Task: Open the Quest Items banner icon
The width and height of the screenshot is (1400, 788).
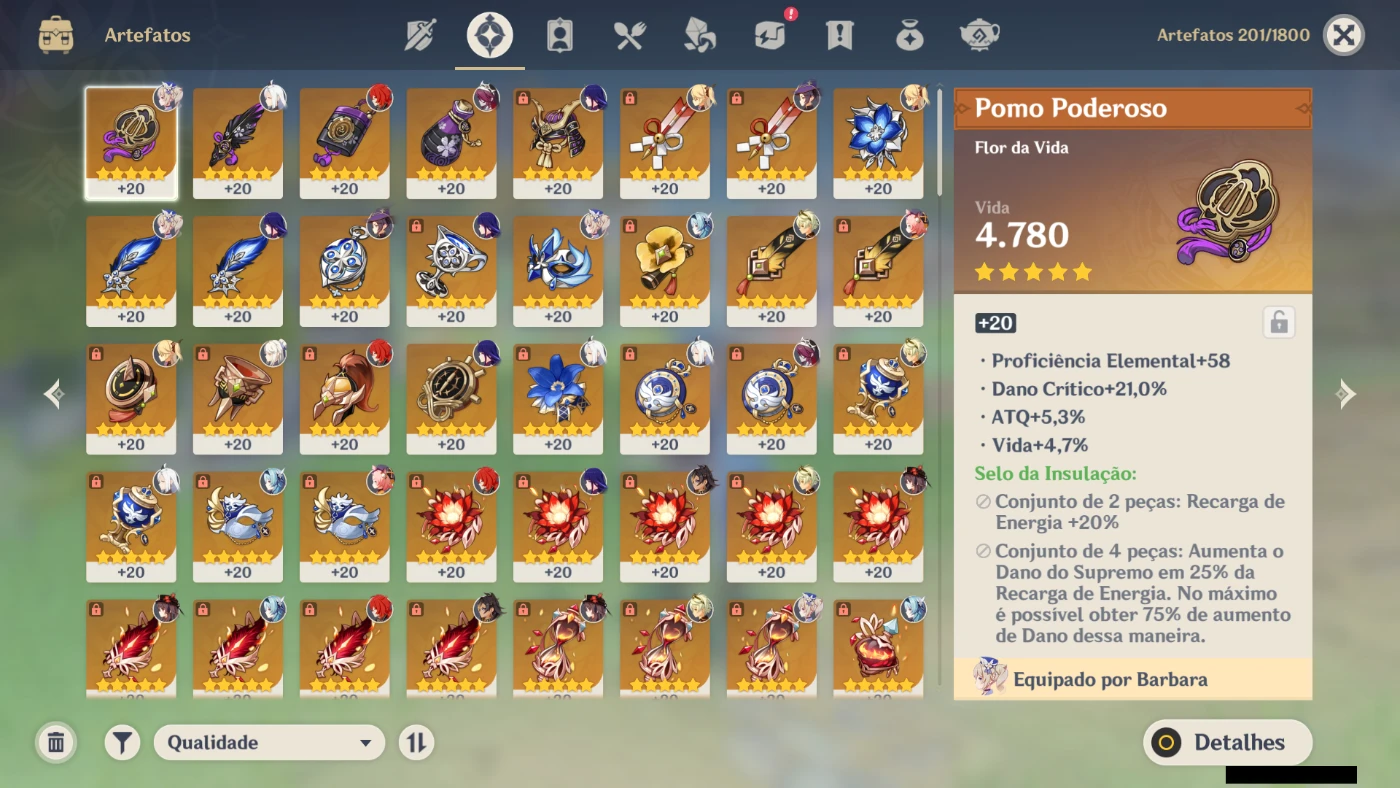Action: coord(839,33)
